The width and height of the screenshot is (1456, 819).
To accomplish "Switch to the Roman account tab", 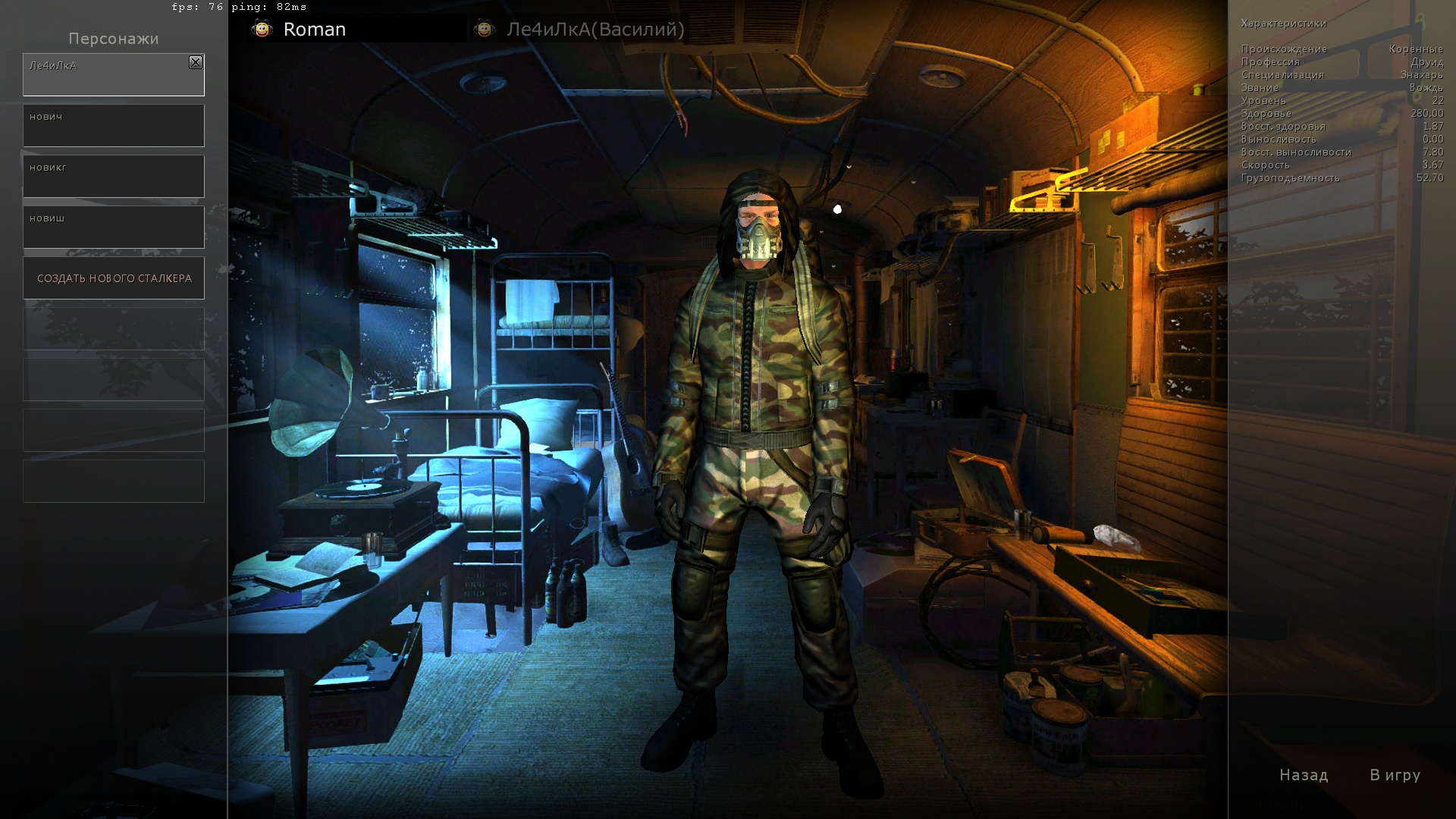I will click(x=314, y=30).
